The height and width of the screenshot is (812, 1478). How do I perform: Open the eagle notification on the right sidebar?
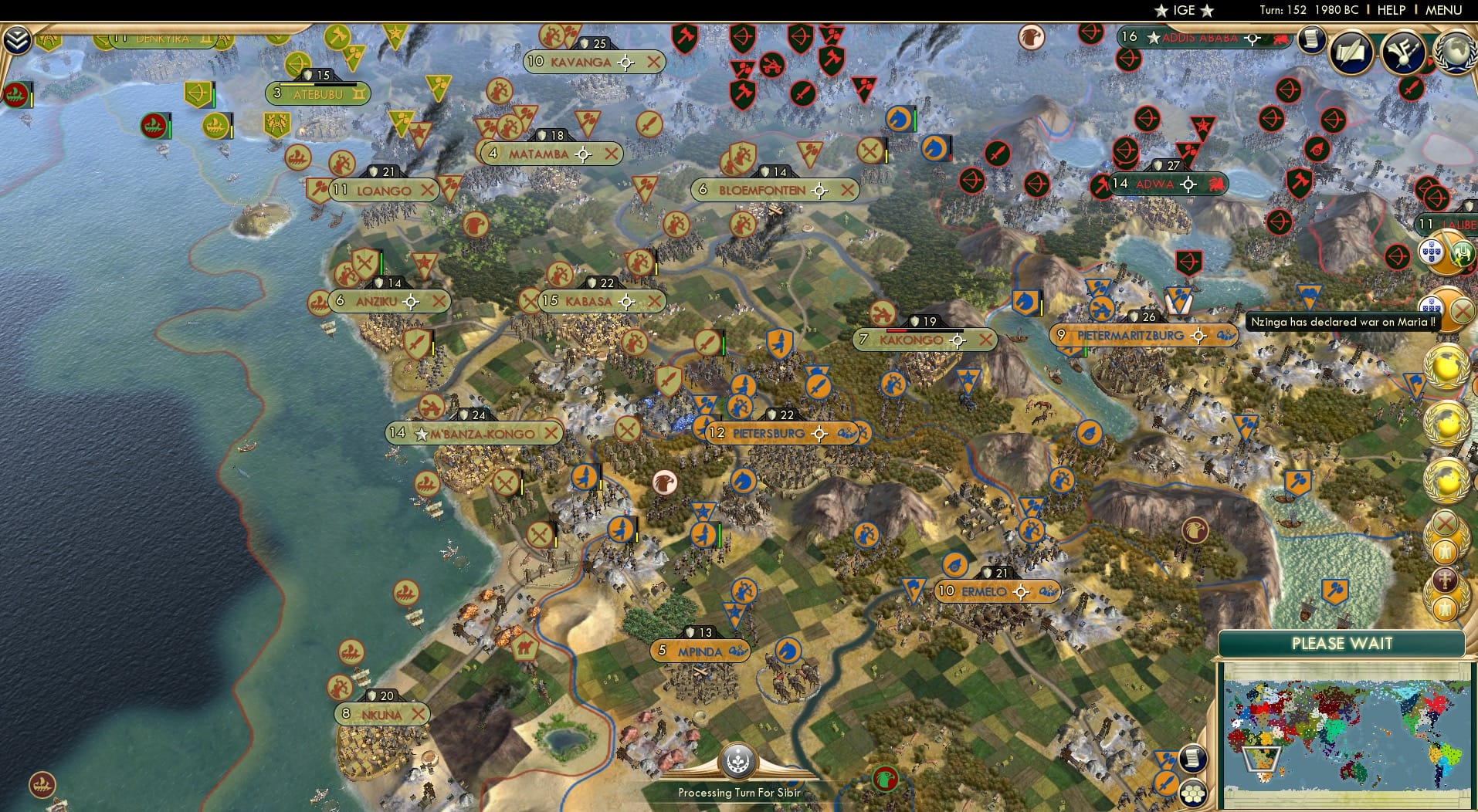(x=1446, y=553)
